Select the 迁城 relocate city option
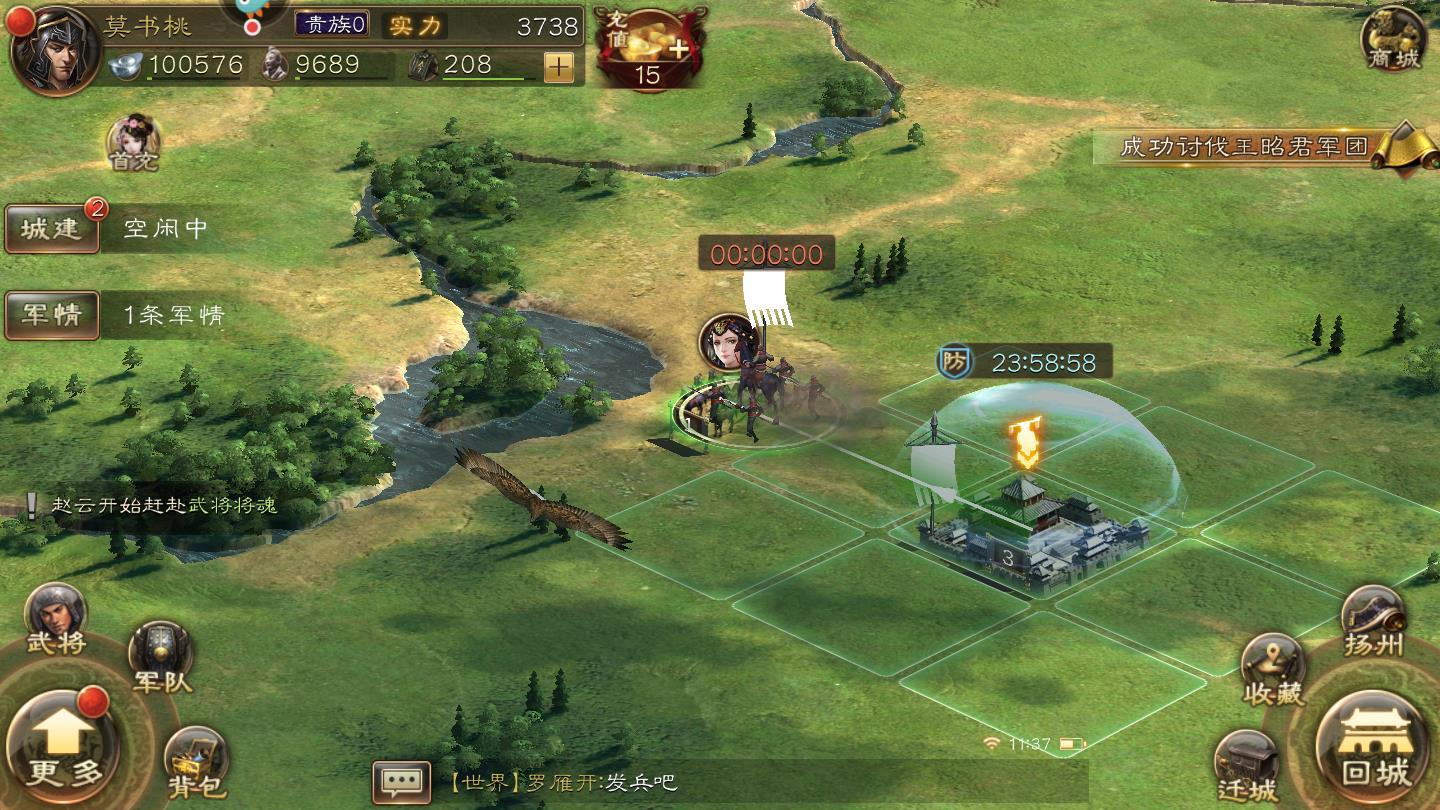Image resolution: width=1440 pixels, height=810 pixels. (x=1247, y=767)
